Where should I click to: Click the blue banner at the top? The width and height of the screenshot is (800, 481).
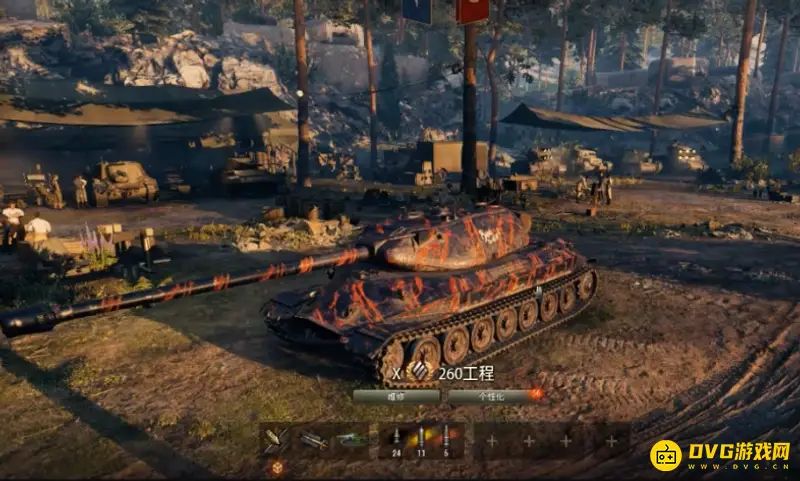pyautogui.click(x=417, y=10)
